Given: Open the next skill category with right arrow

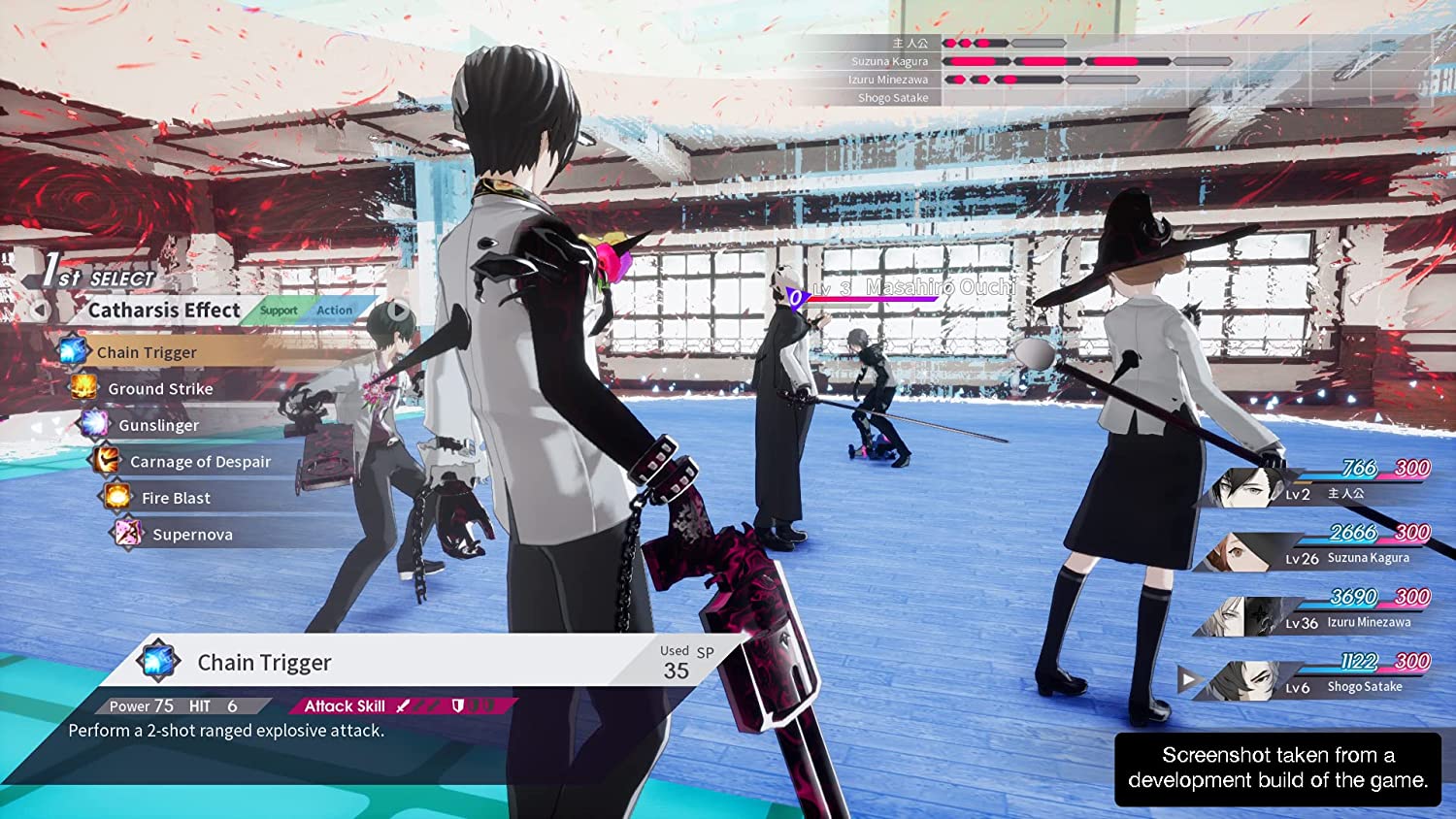Looking at the screenshot, I should pos(399,311).
